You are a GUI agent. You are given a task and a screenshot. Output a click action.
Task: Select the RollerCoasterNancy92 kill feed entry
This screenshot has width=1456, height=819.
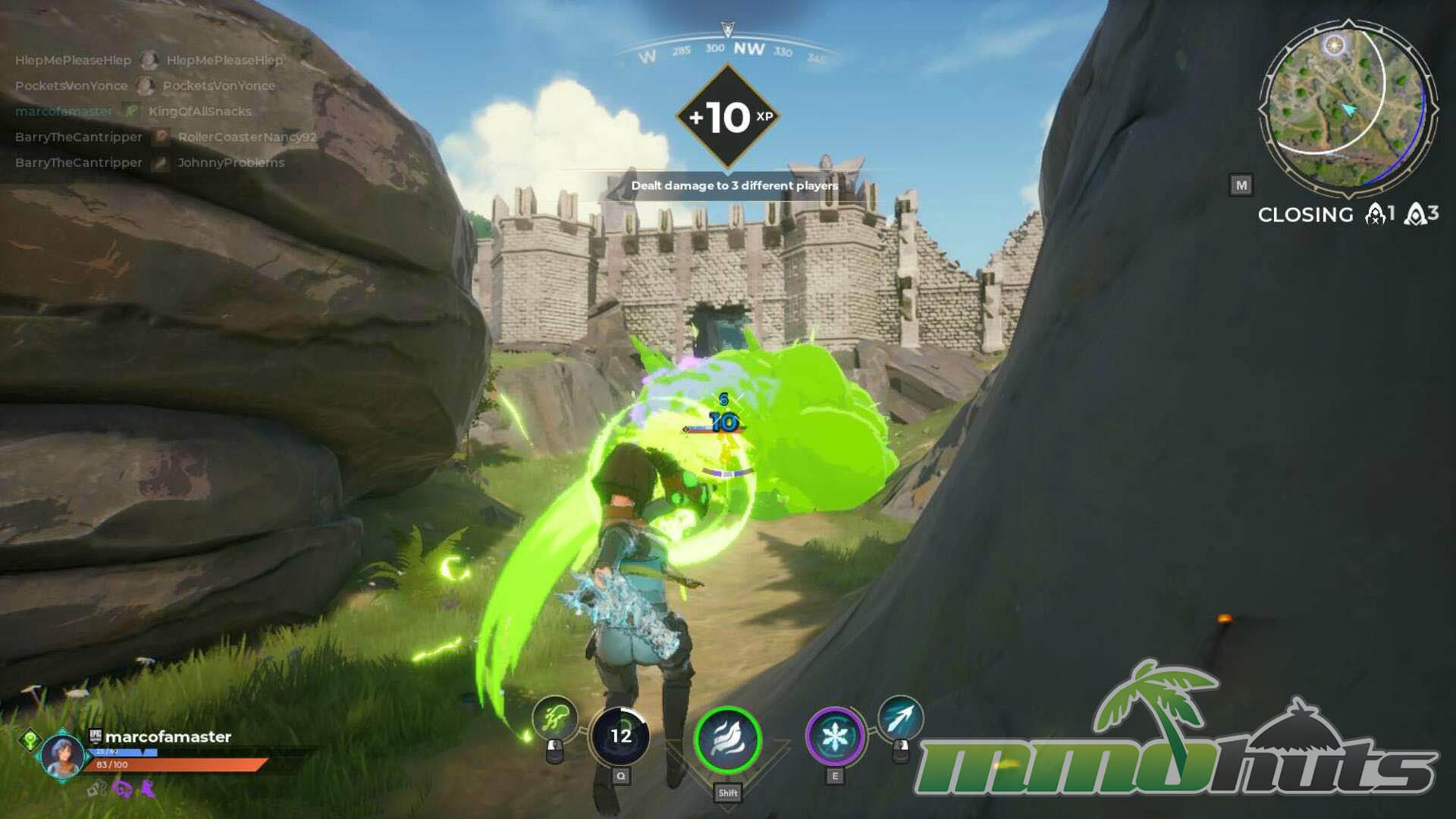click(246, 137)
